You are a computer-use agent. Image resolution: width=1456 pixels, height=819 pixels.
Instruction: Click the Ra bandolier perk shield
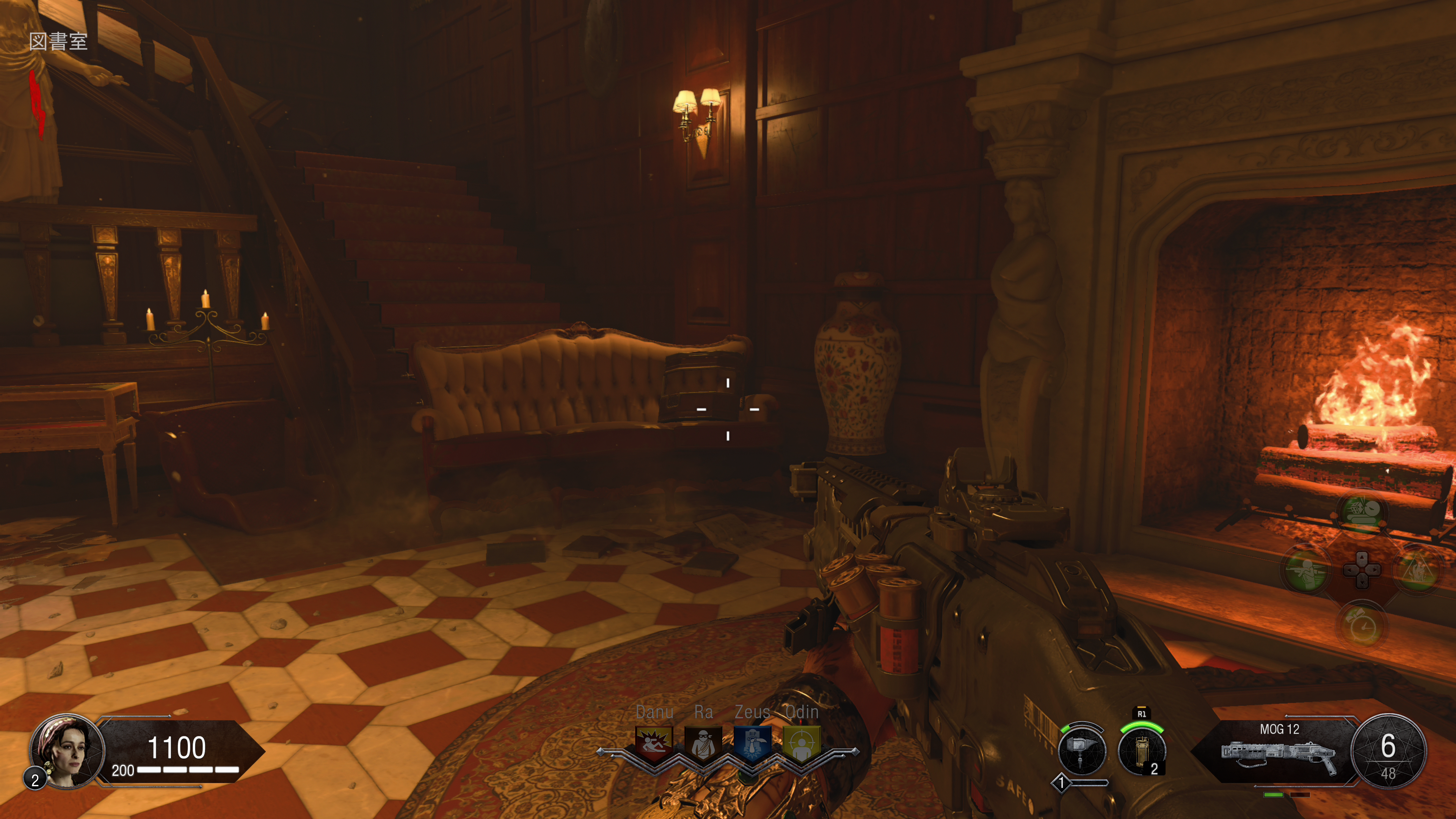[703, 743]
